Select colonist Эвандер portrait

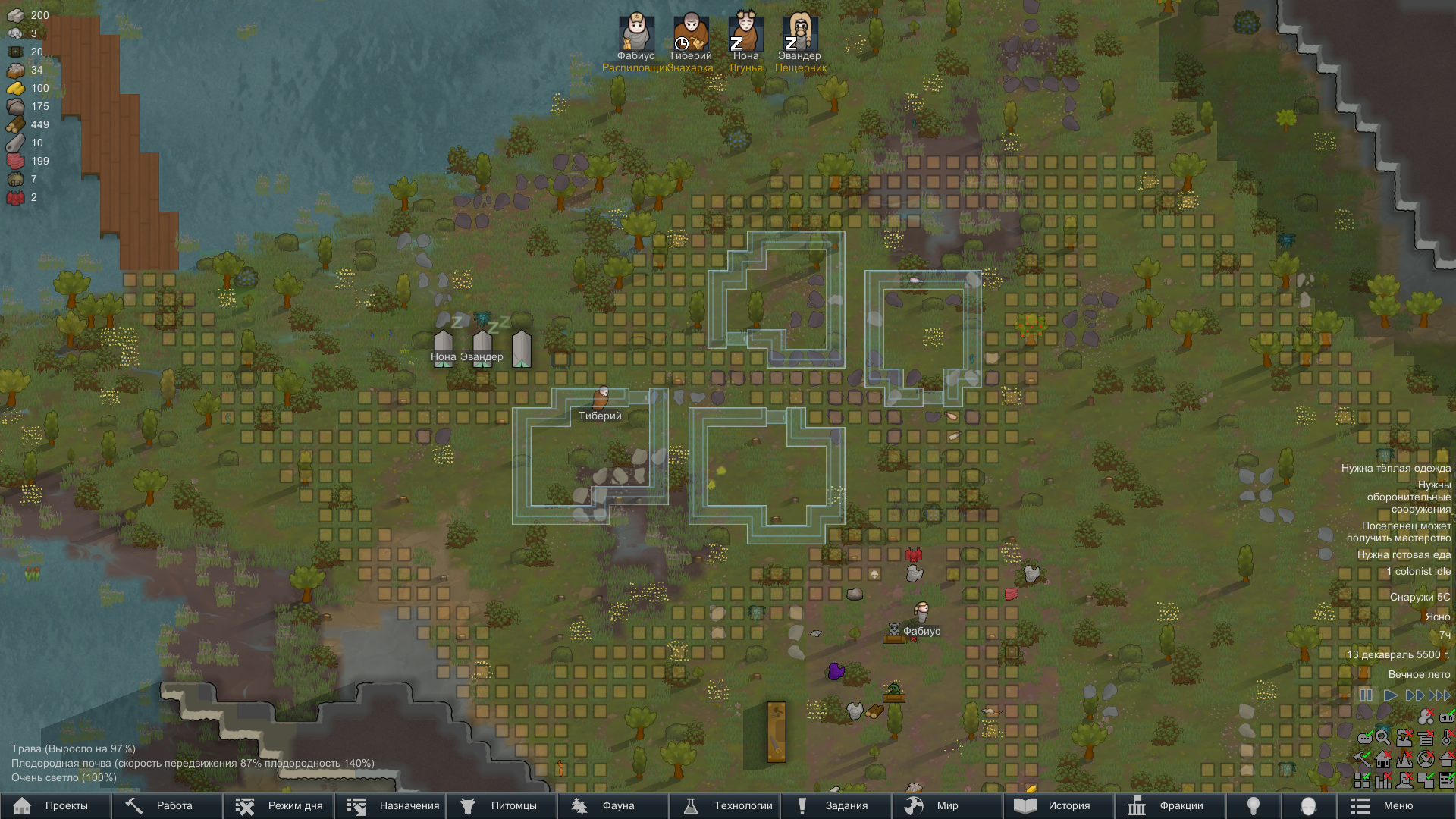[x=799, y=33]
